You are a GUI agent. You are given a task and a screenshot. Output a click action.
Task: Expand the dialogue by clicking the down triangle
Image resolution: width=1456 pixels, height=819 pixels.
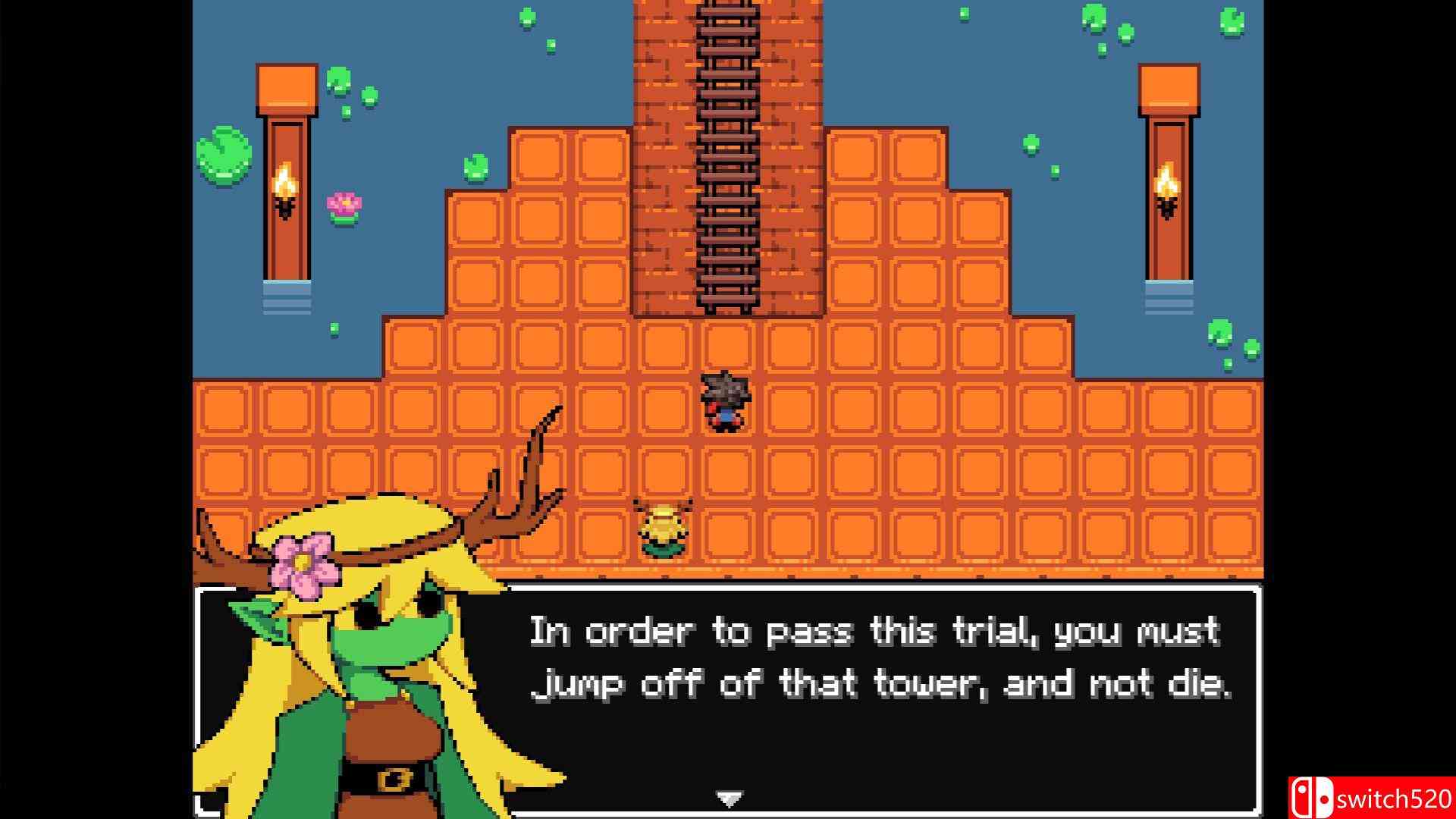tap(726, 798)
